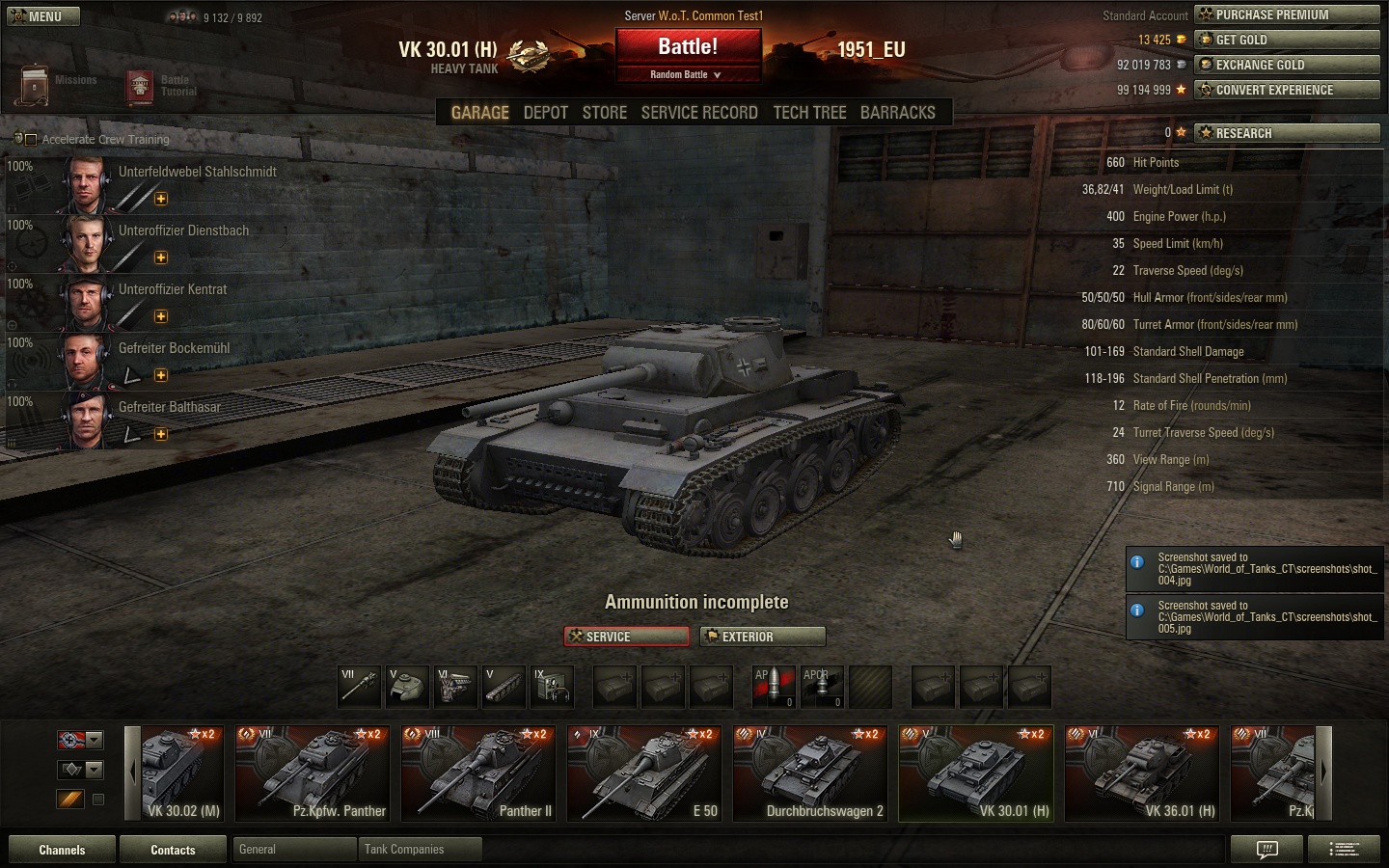This screenshot has height=868, width=1389.
Task: Choose Convert Experience
Action: point(1287,90)
